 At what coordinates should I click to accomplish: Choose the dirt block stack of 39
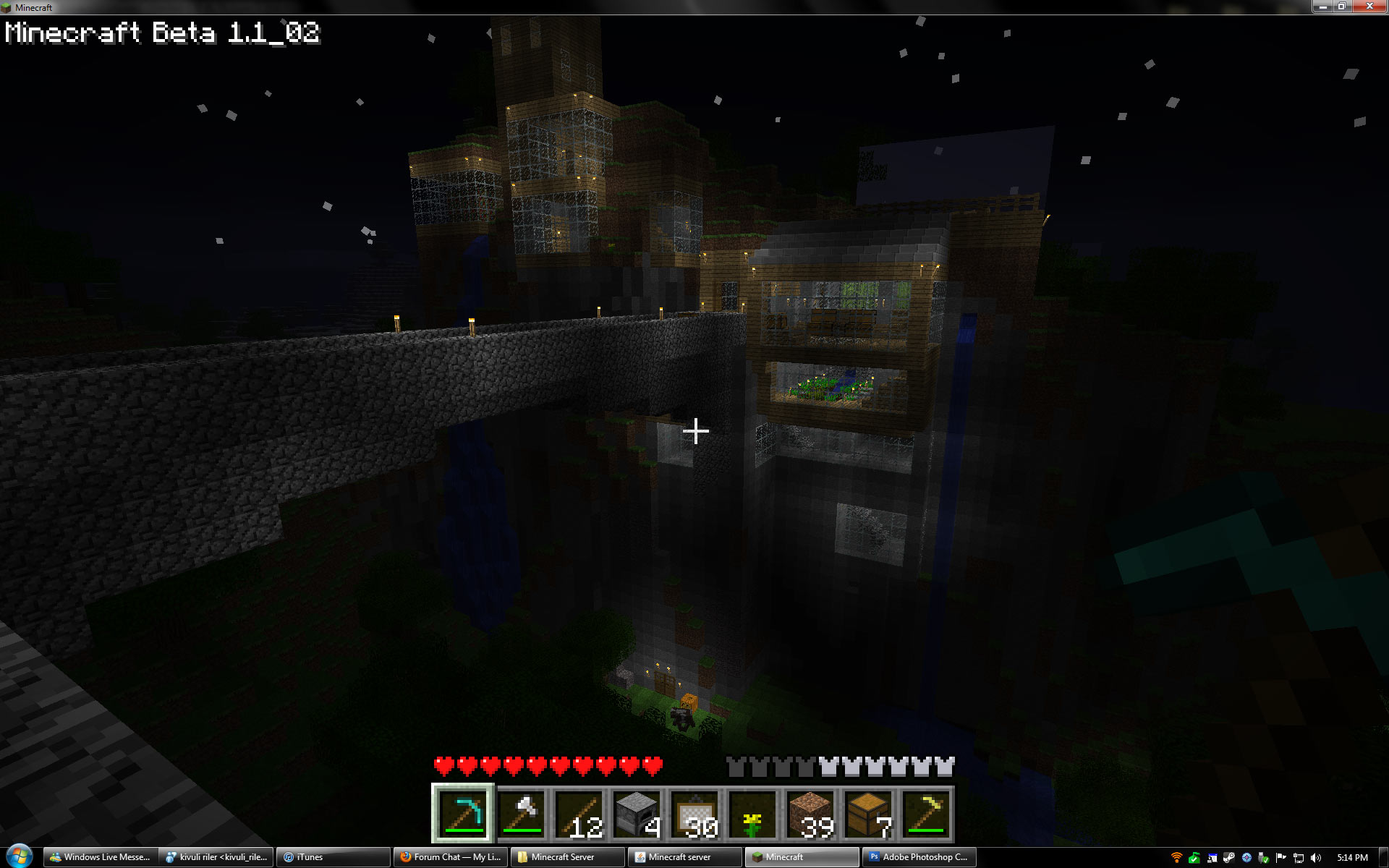(810, 814)
